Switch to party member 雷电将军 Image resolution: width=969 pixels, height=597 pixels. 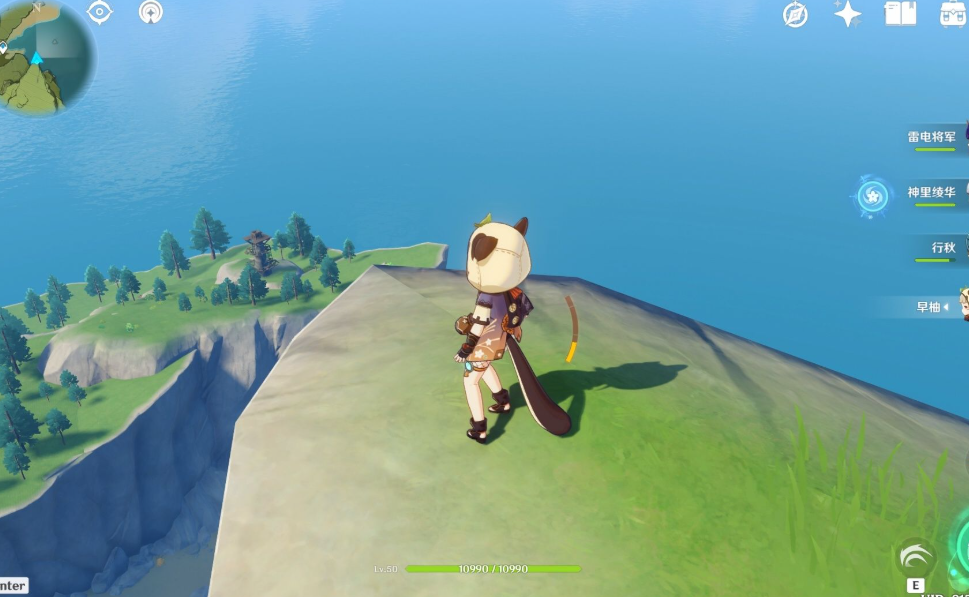pos(933,137)
